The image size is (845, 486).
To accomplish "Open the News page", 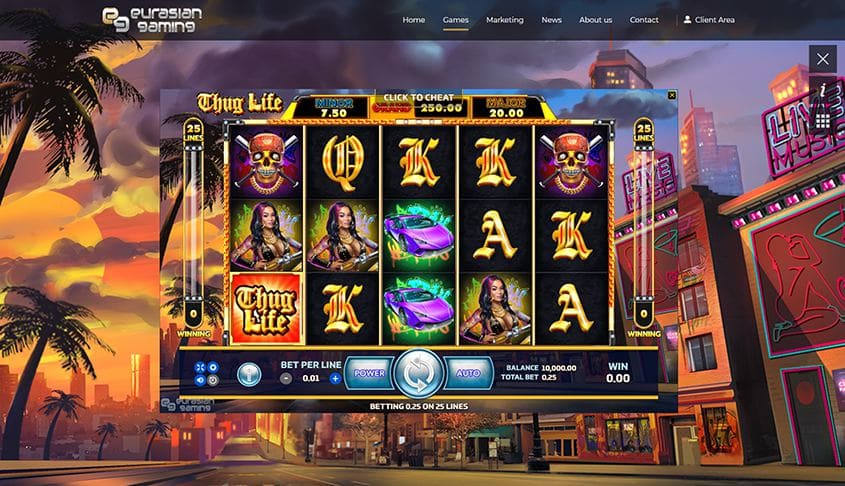I will coord(551,20).
